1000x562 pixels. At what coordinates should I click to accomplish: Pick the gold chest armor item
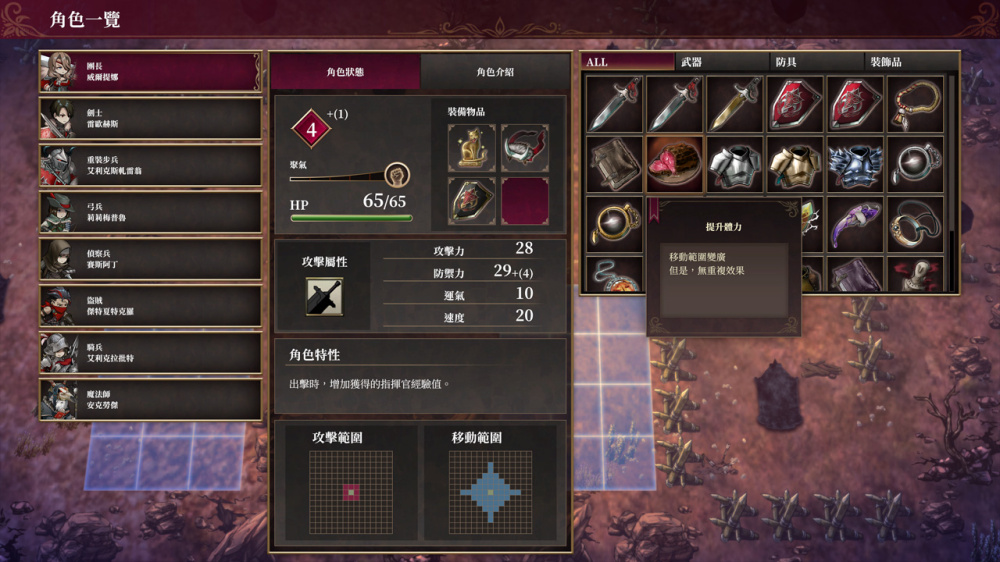click(794, 164)
